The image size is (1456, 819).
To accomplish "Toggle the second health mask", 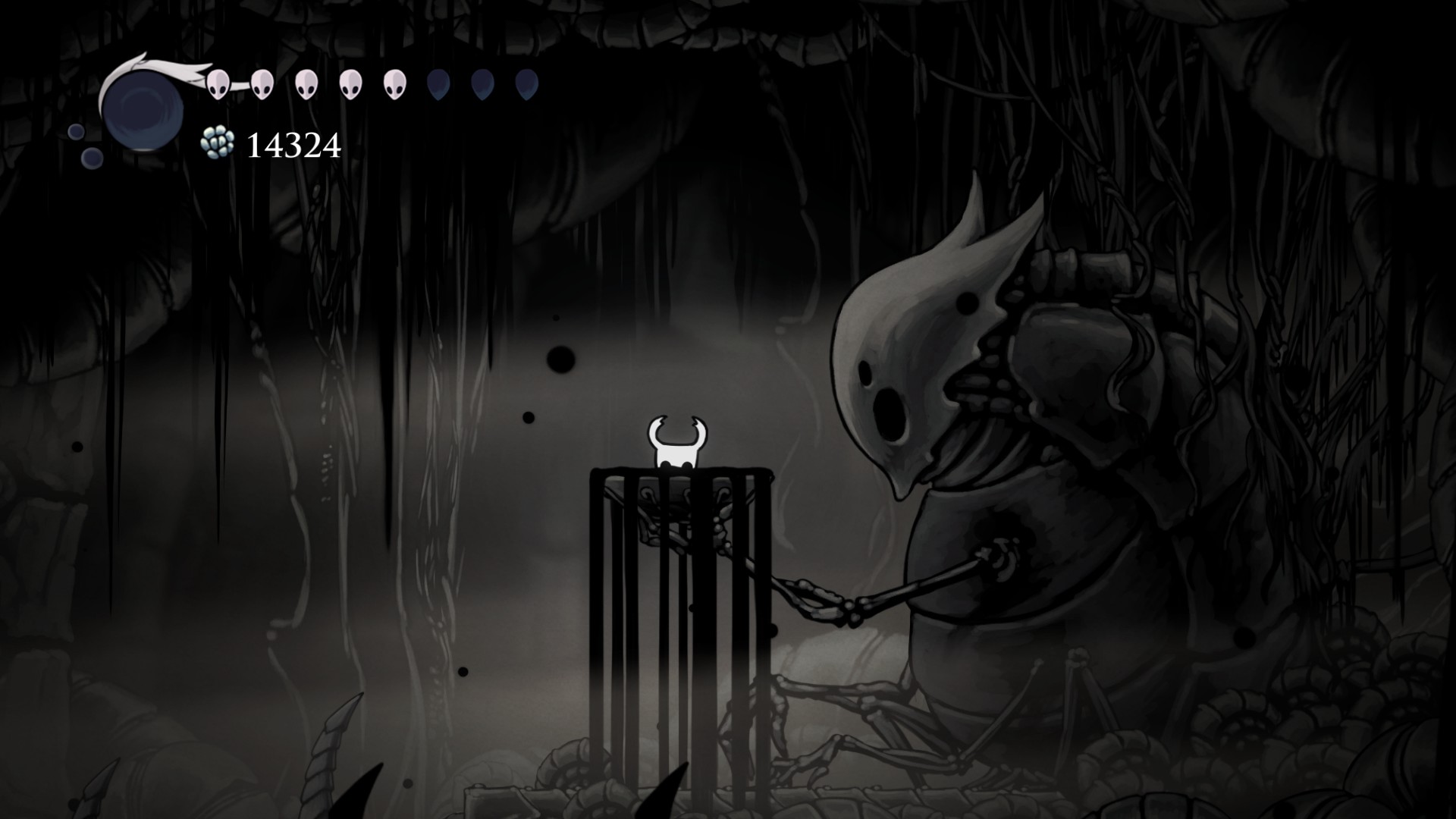I will [263, 83].
